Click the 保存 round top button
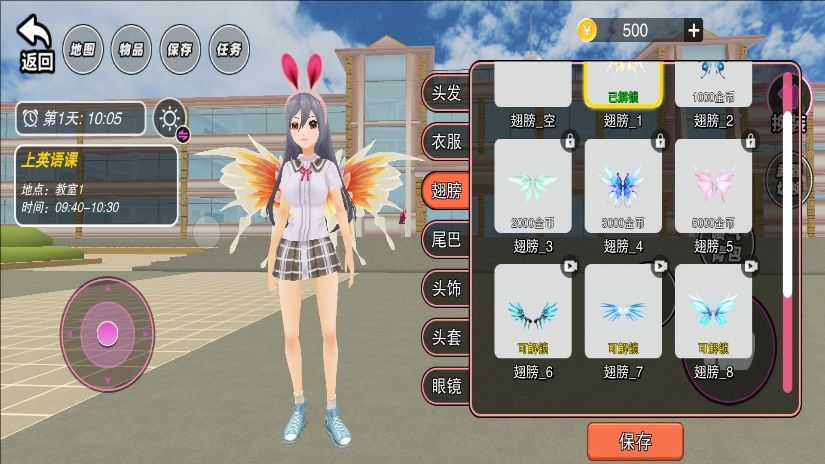Screen dimensions: 825x464 [x=180, y=48]
